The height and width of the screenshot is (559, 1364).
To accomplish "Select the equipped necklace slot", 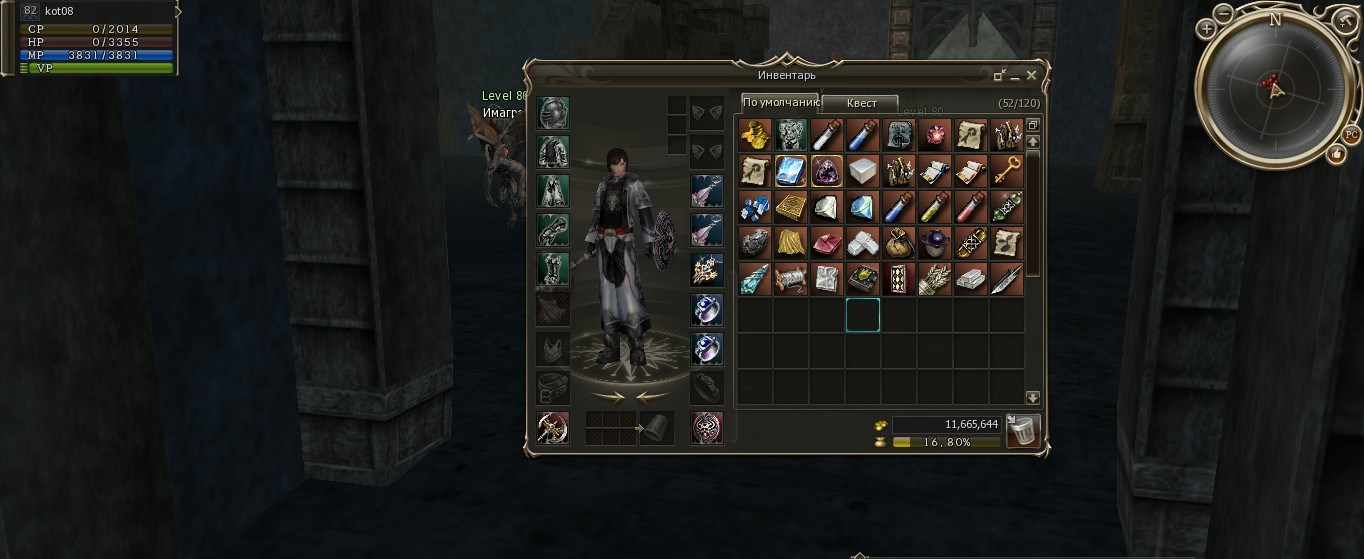I will point(707,270).
